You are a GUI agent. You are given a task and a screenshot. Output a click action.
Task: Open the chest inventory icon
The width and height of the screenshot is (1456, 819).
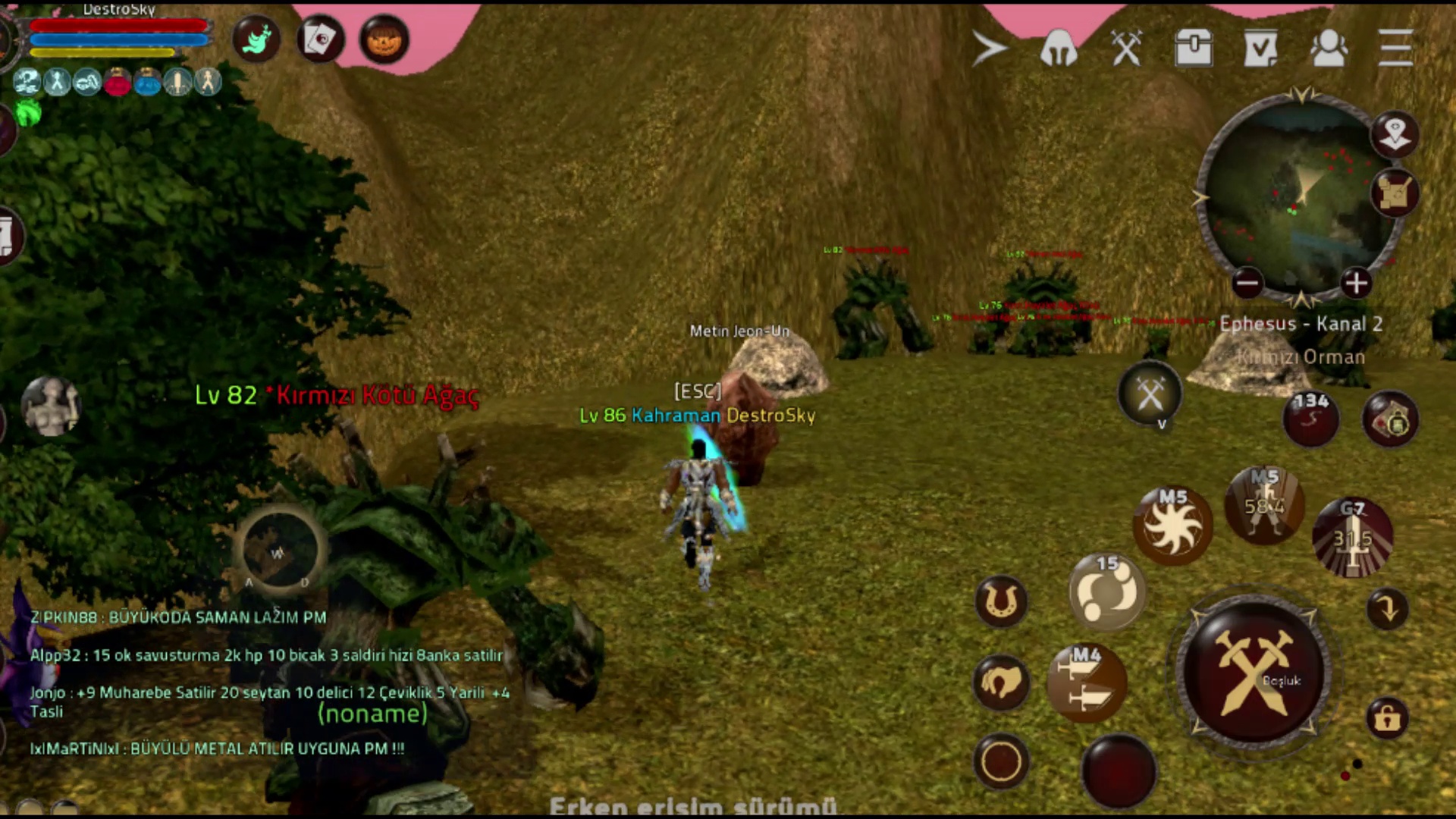[x=1194, y=49]
